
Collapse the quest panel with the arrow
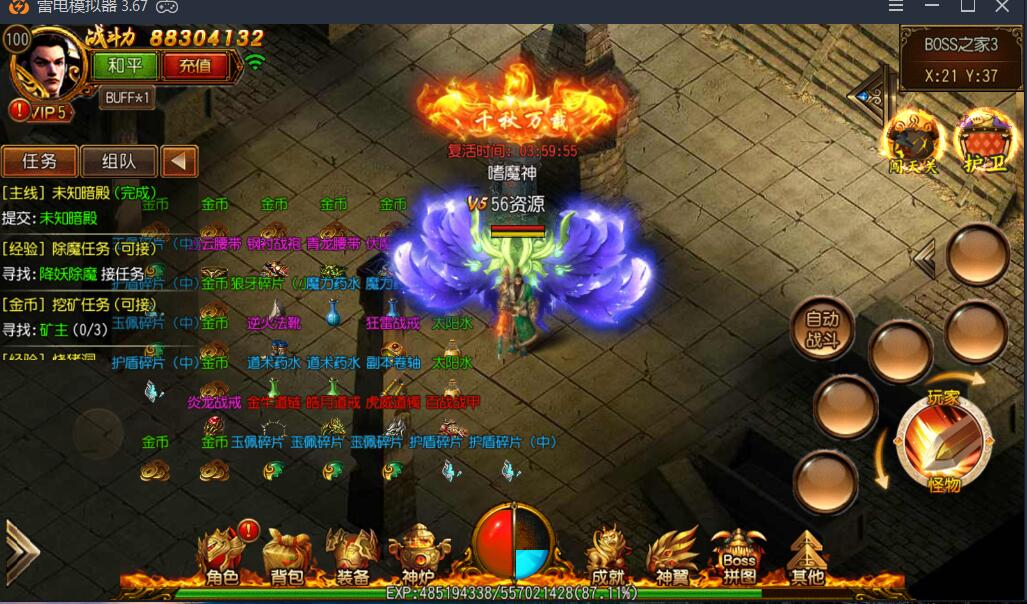[180, 161]
